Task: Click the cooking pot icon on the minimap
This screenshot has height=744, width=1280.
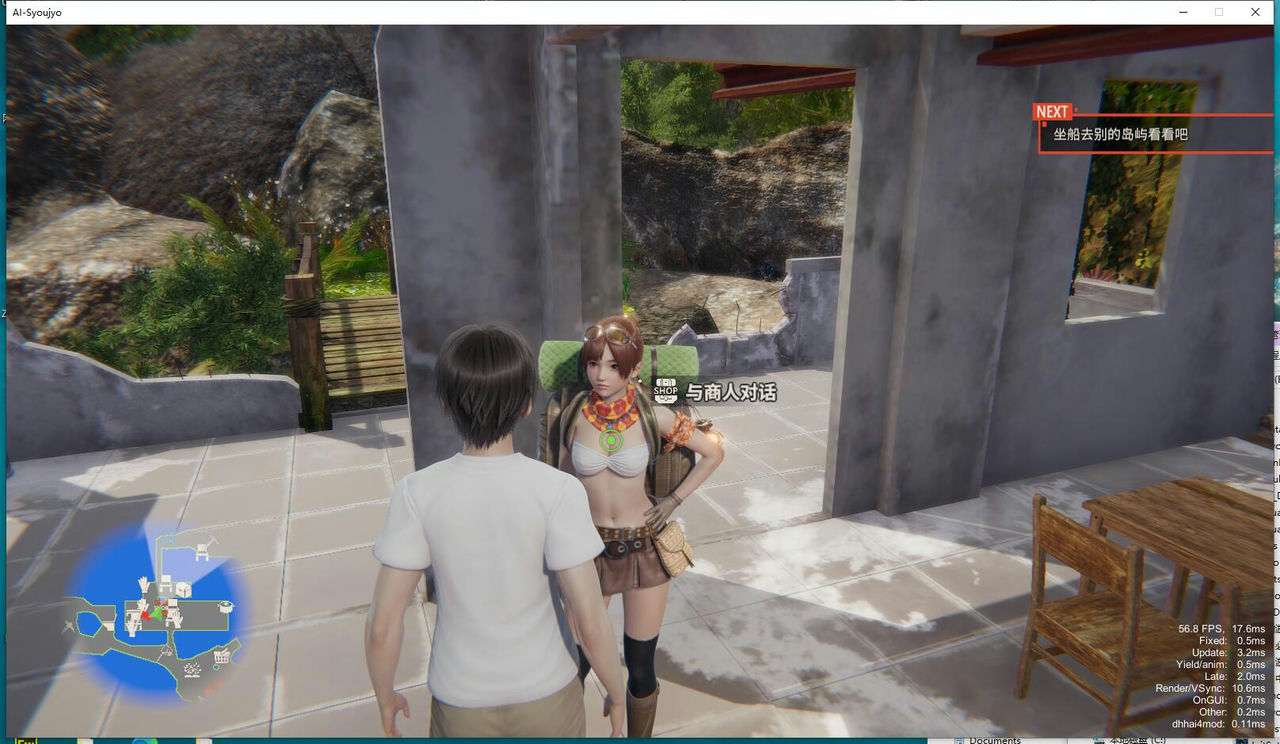Action: pyautogui.click(x=226, y=607)
